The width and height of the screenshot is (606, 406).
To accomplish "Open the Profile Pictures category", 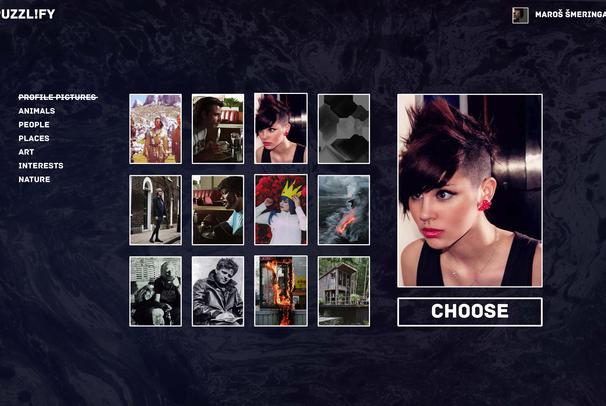I will 57,97.
